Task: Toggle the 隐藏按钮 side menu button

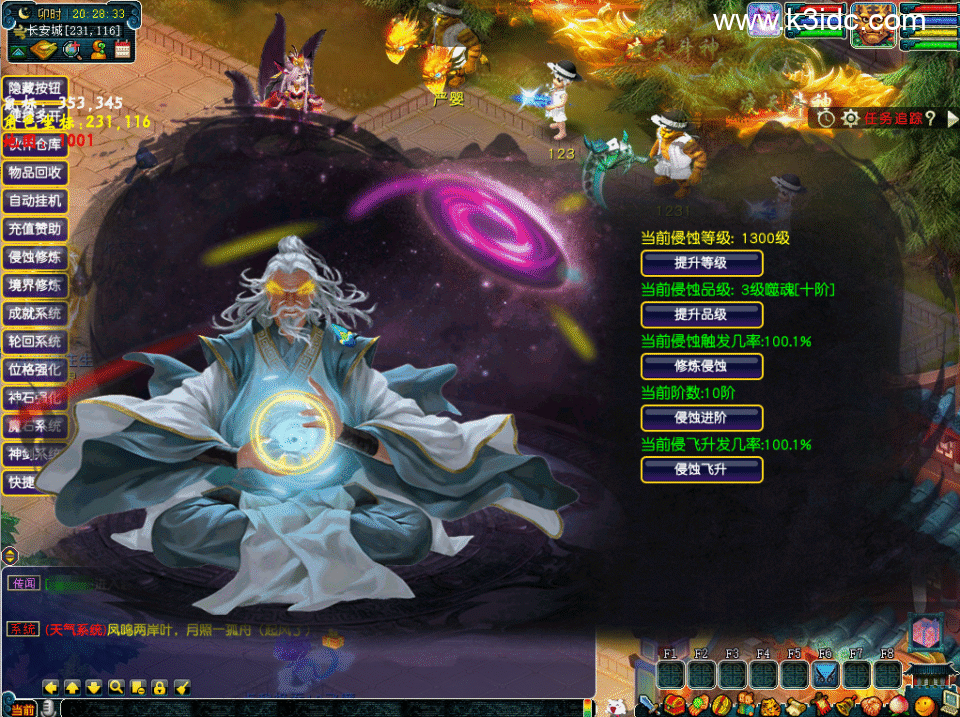Action: click(35, 87)
